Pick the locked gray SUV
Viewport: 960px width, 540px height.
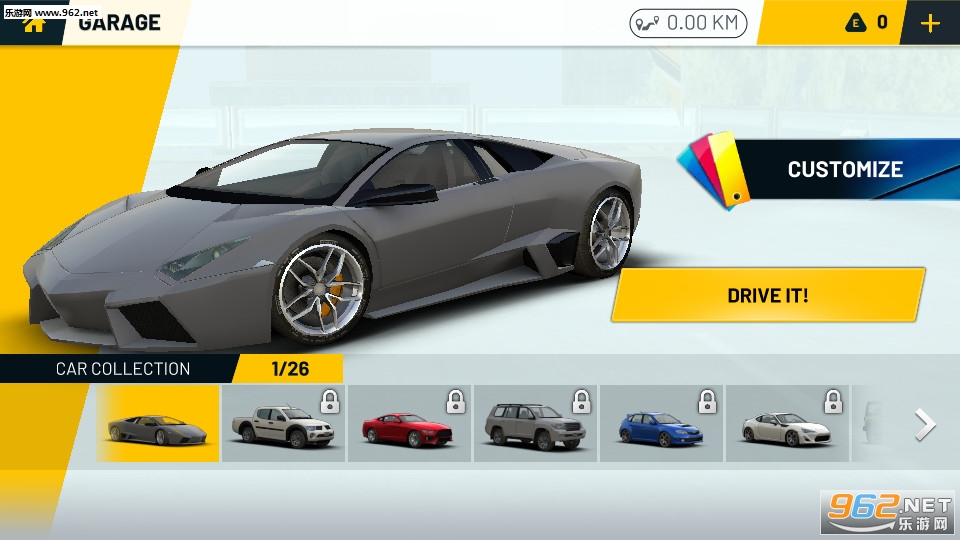pos(535,424)
